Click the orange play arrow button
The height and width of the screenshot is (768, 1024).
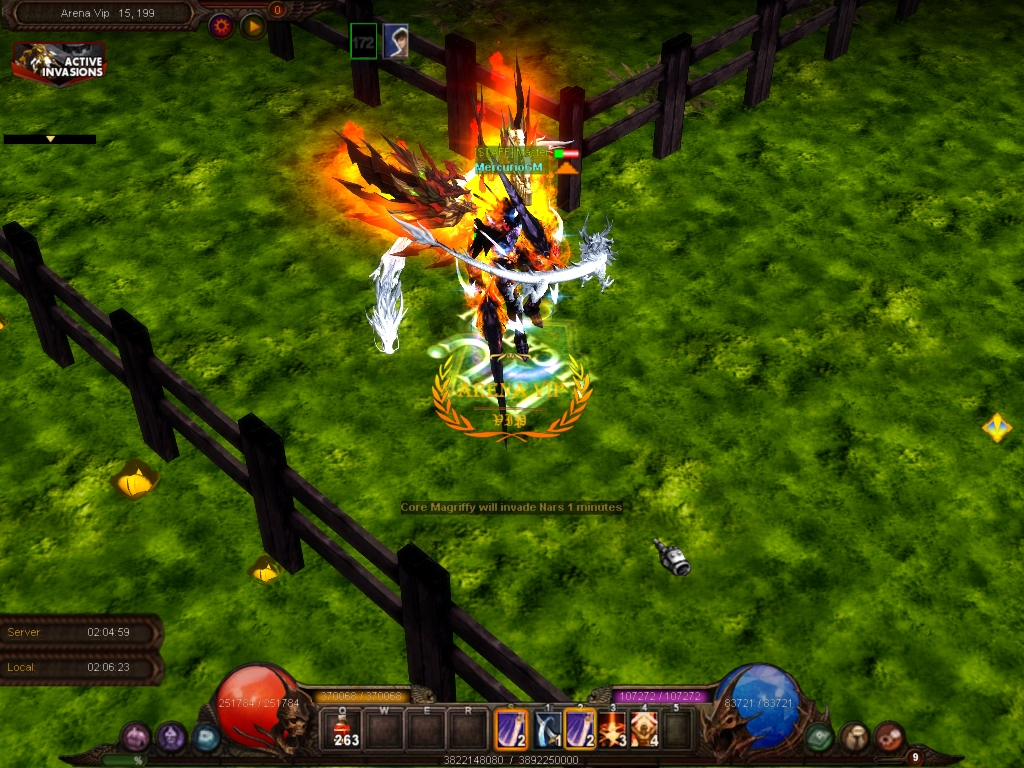tap(253, 26)
